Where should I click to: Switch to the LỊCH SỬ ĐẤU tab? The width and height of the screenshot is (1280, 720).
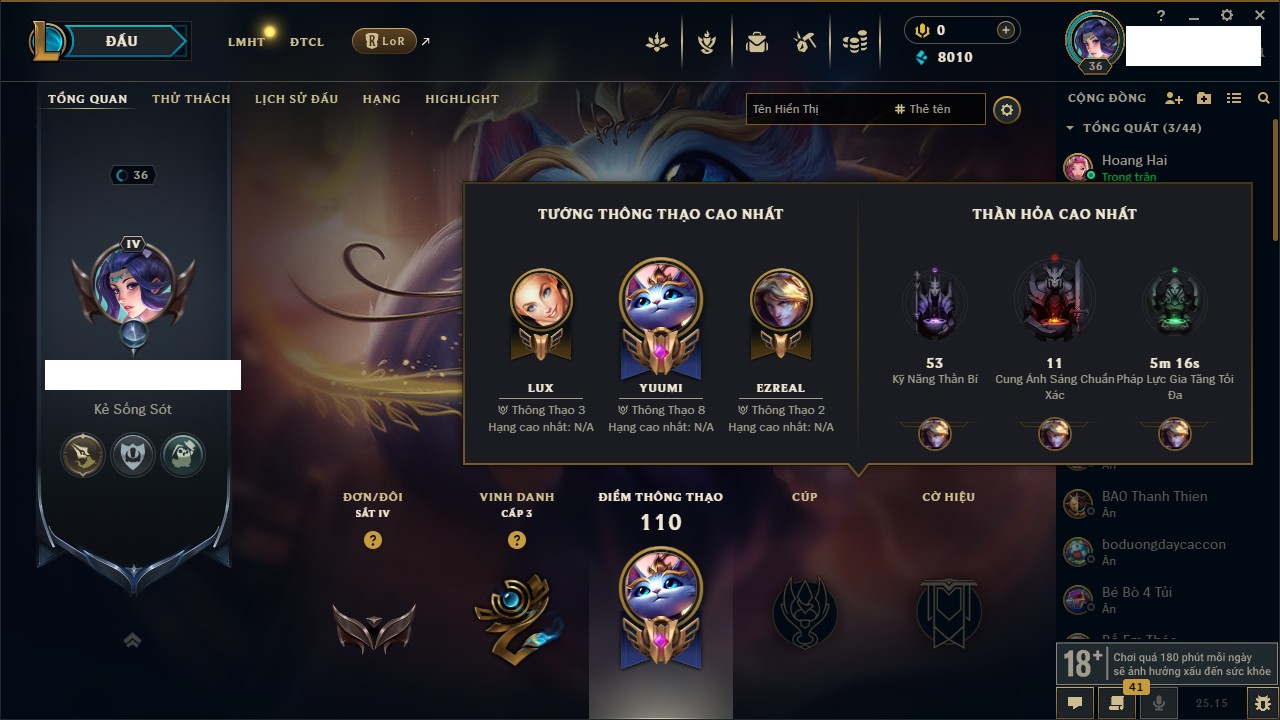tap(296, 99)
